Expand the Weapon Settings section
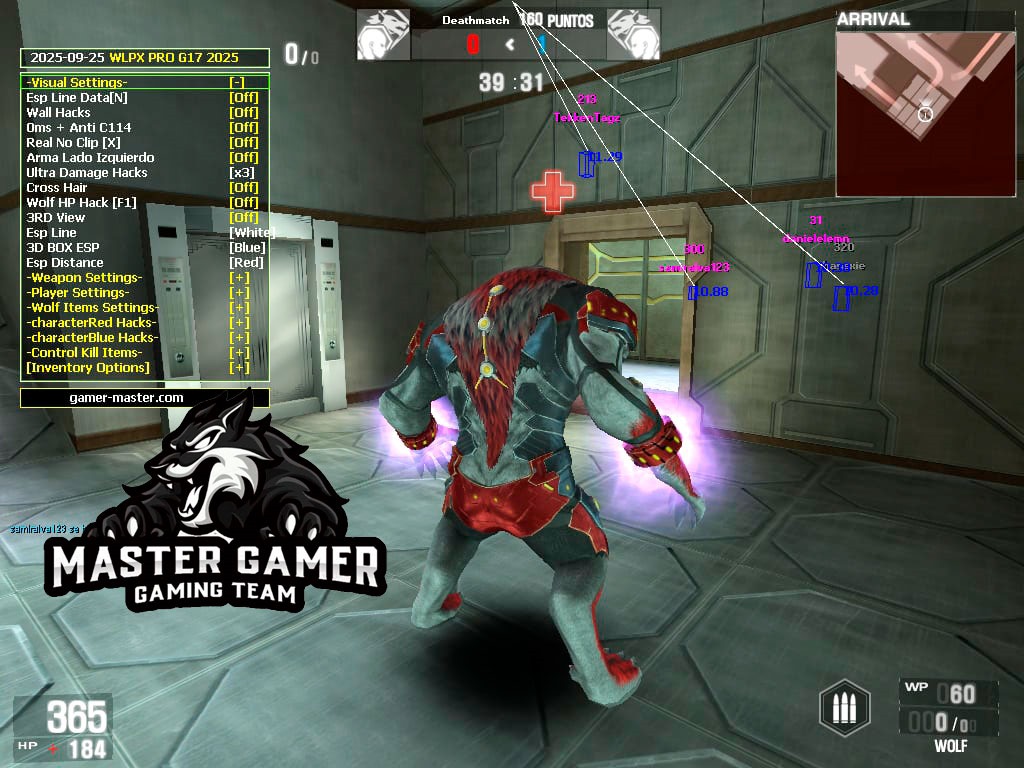This screenshot has width=1024, height=768. pyautogui.click(x=239, y=278)
